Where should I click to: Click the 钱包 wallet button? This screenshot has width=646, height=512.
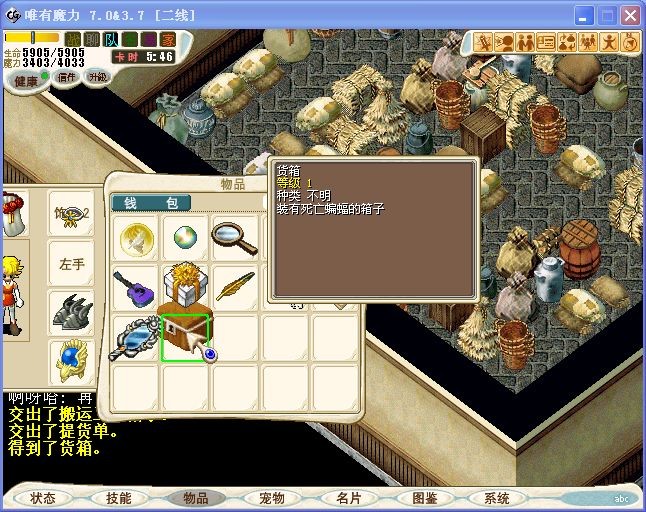click(x=151, y=203)
